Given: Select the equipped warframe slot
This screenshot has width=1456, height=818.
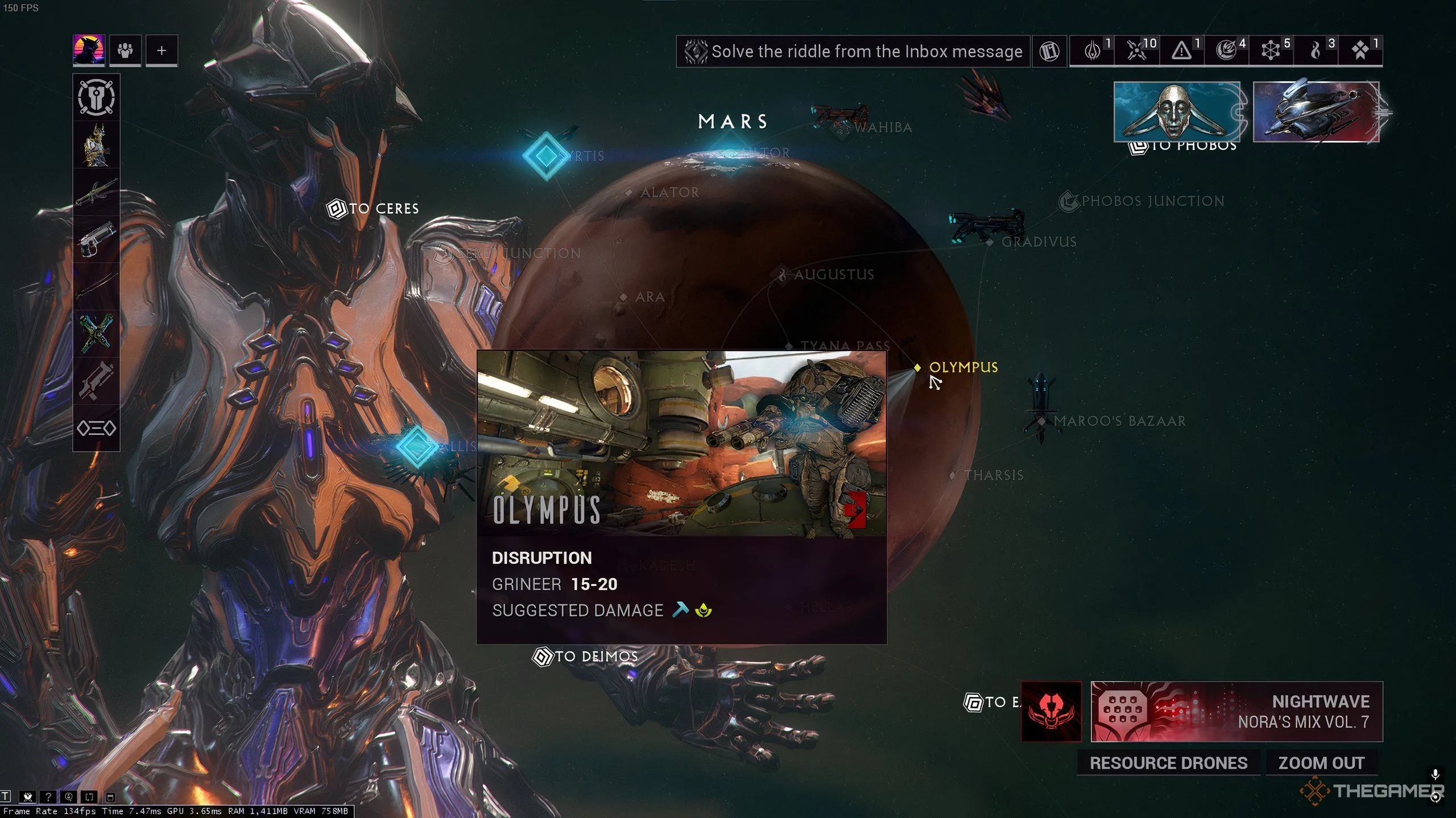Looking at the screenshot, I should [96, 145].
